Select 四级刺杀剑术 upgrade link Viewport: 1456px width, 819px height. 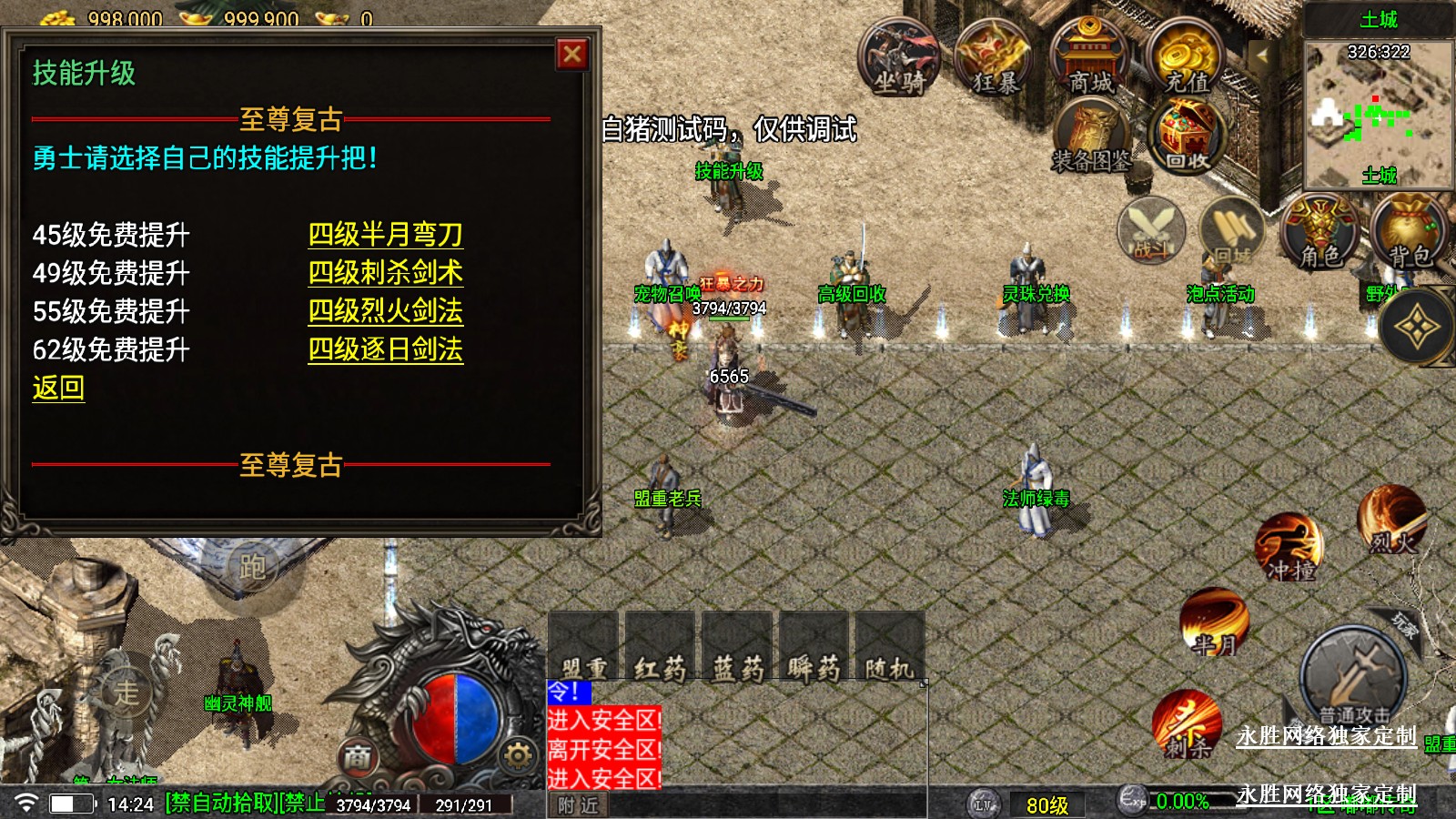(385, 273)
